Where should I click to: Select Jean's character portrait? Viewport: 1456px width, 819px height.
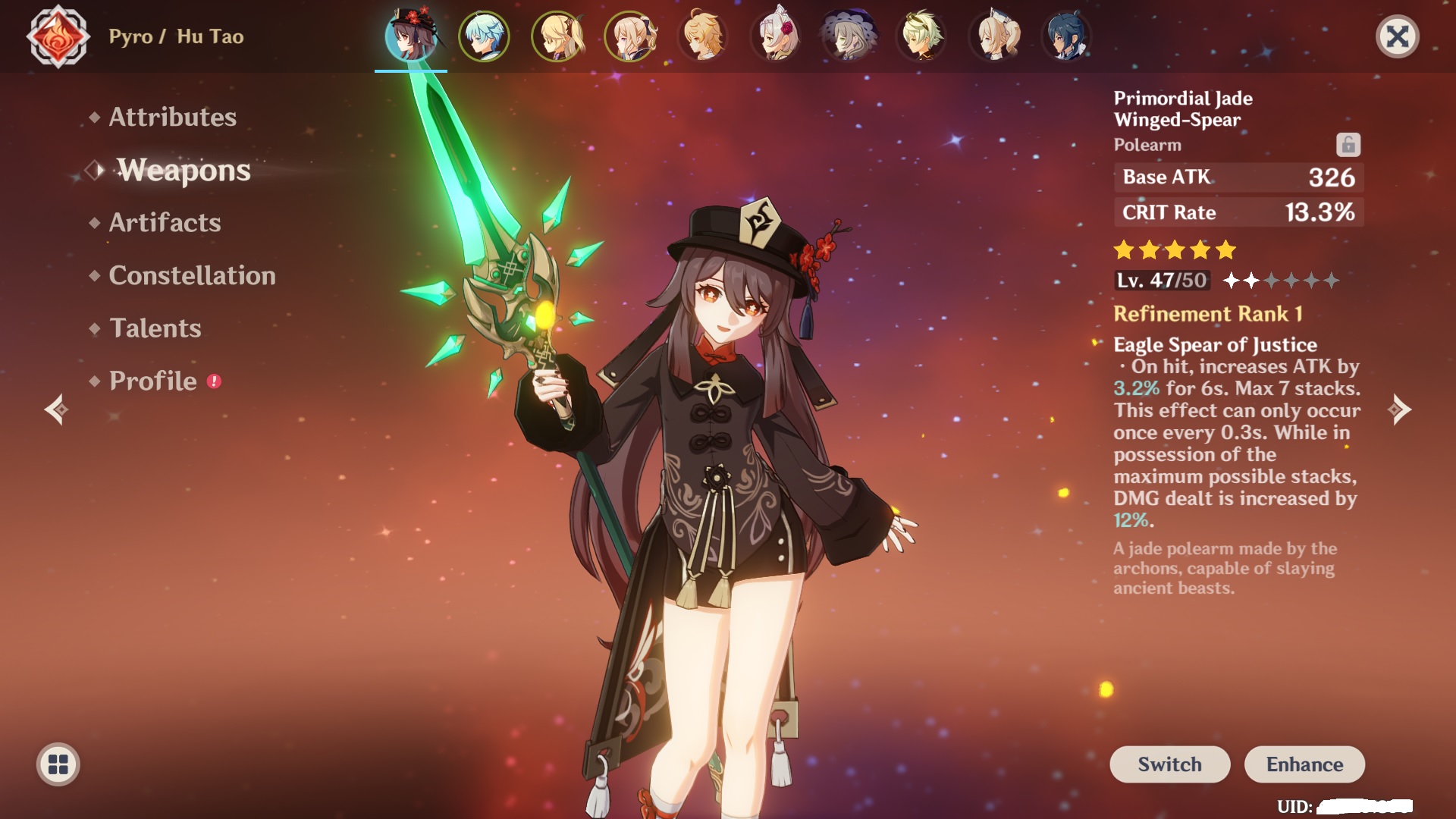click(x=630, y=36)
